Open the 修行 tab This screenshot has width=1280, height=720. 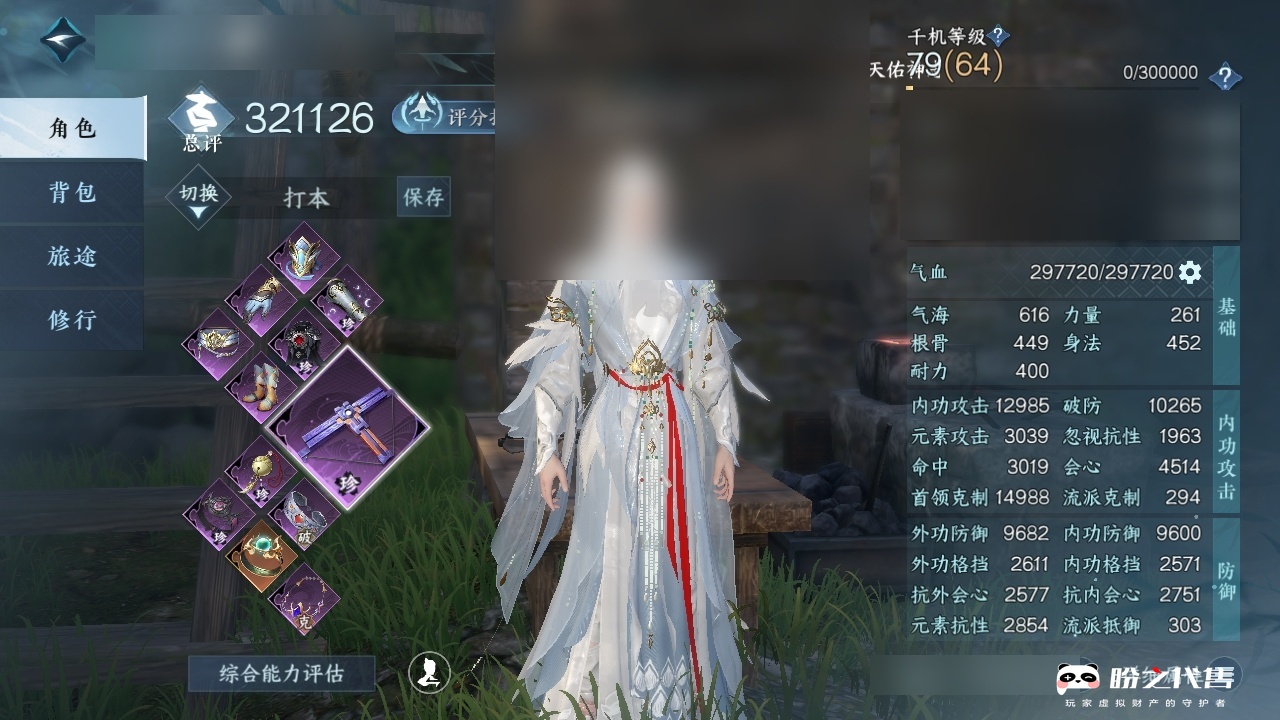(x=72, y=320)
